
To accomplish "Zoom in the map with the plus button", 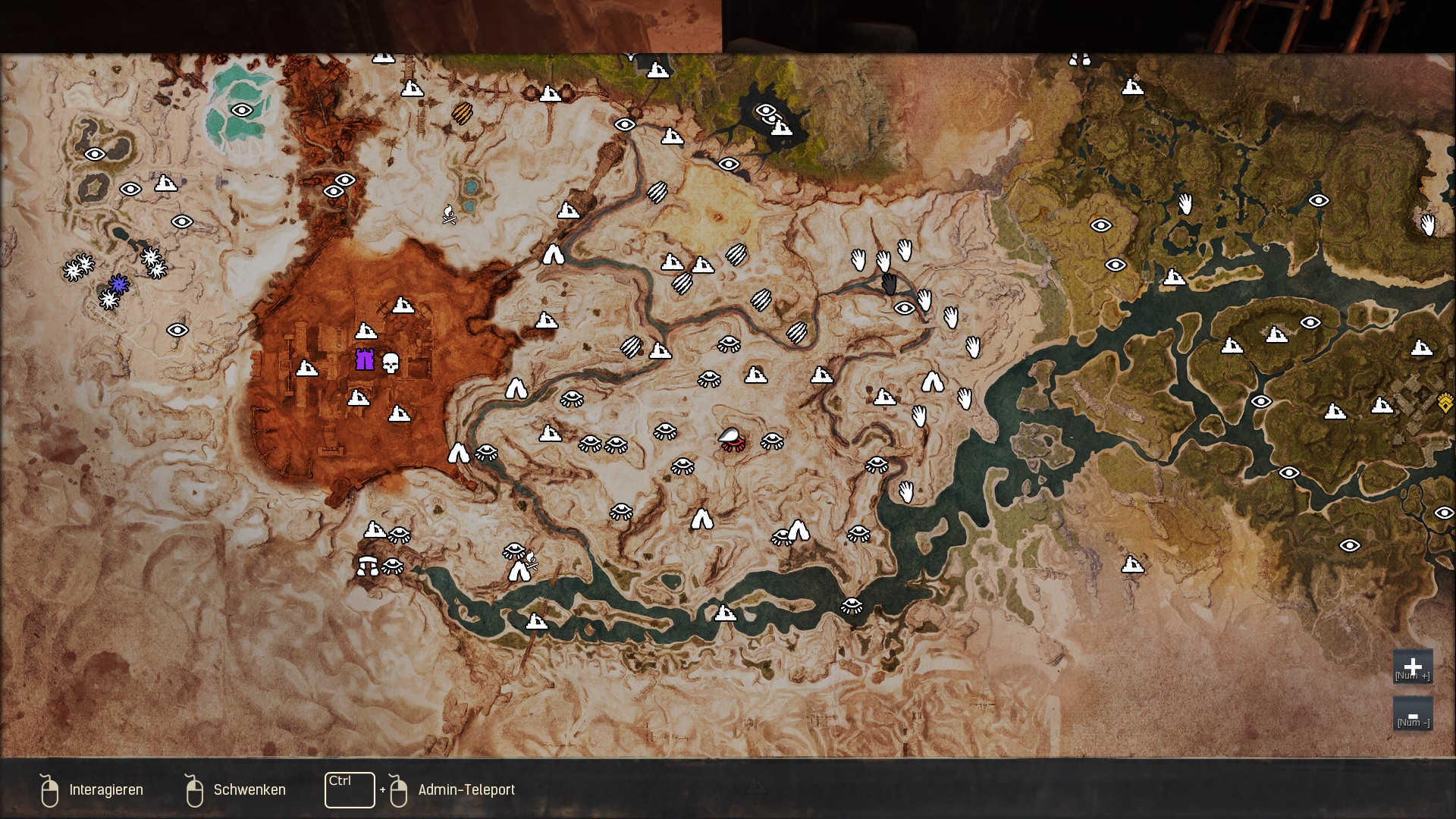I will coord(1412,667).
